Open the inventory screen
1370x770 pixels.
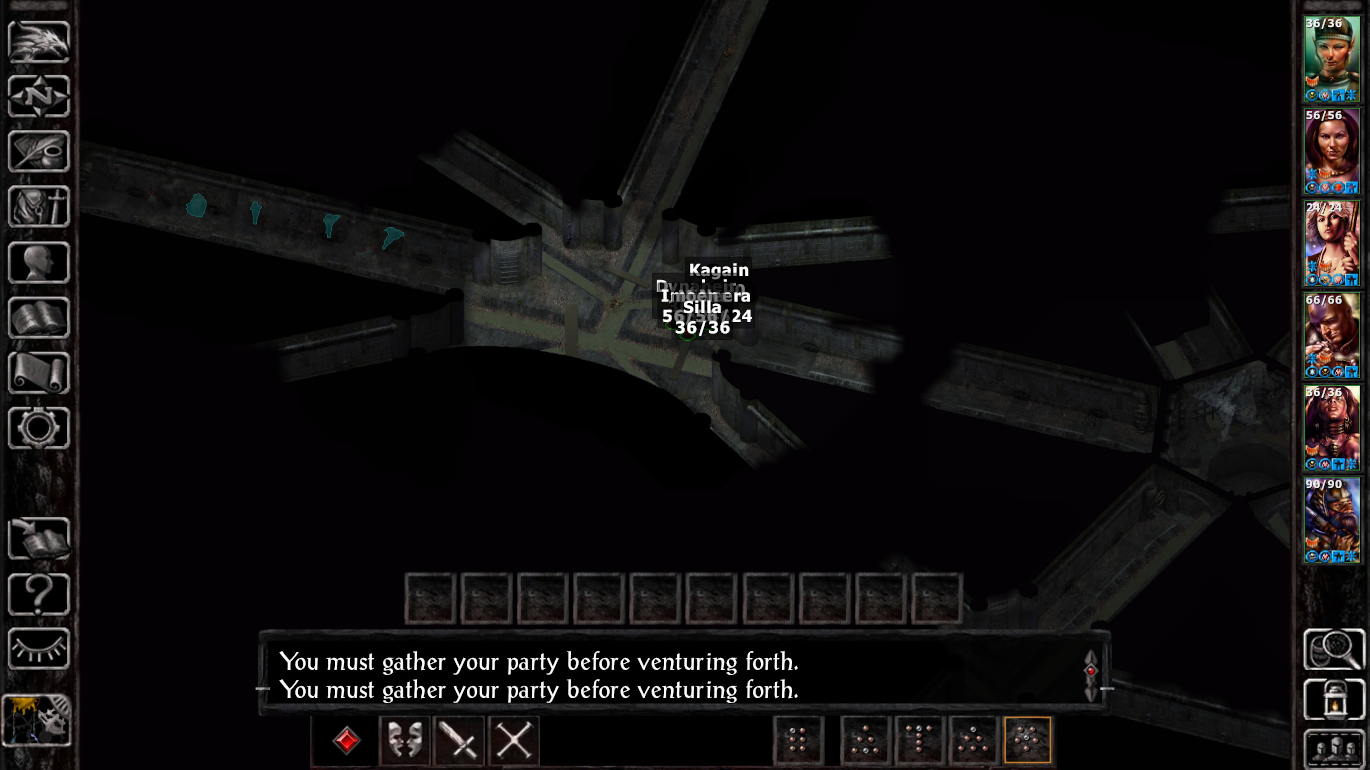(39, 207)
